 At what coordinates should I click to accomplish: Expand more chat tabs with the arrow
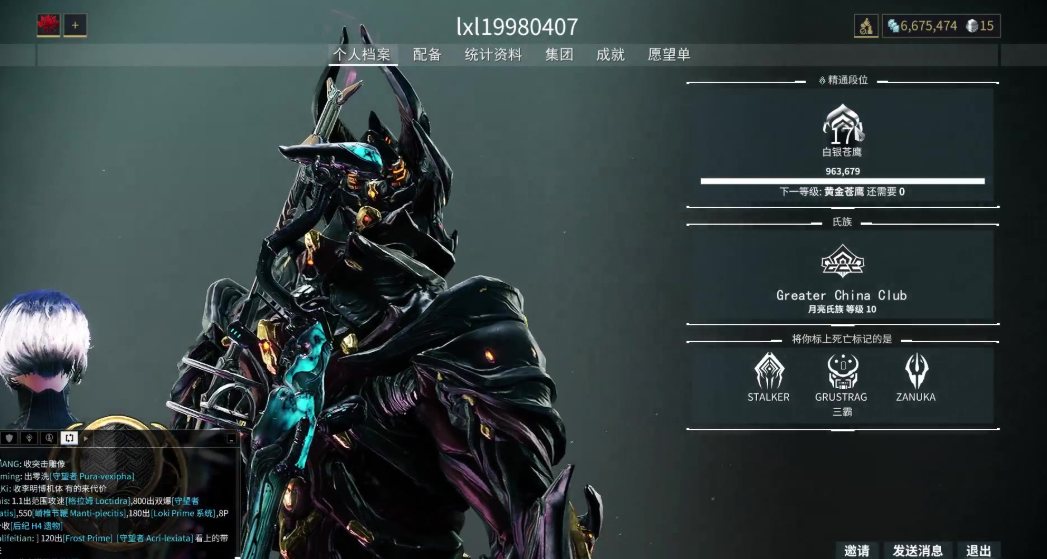[86, 438]
